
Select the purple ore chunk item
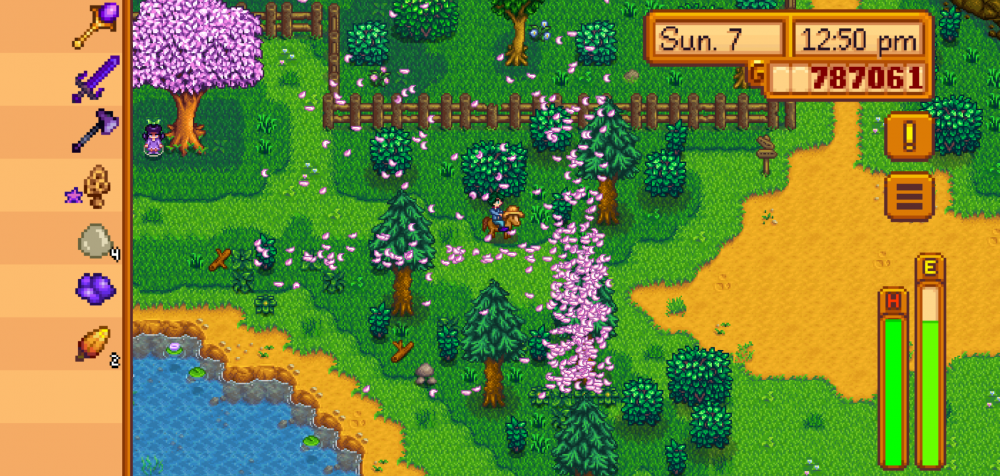point(96,290)
